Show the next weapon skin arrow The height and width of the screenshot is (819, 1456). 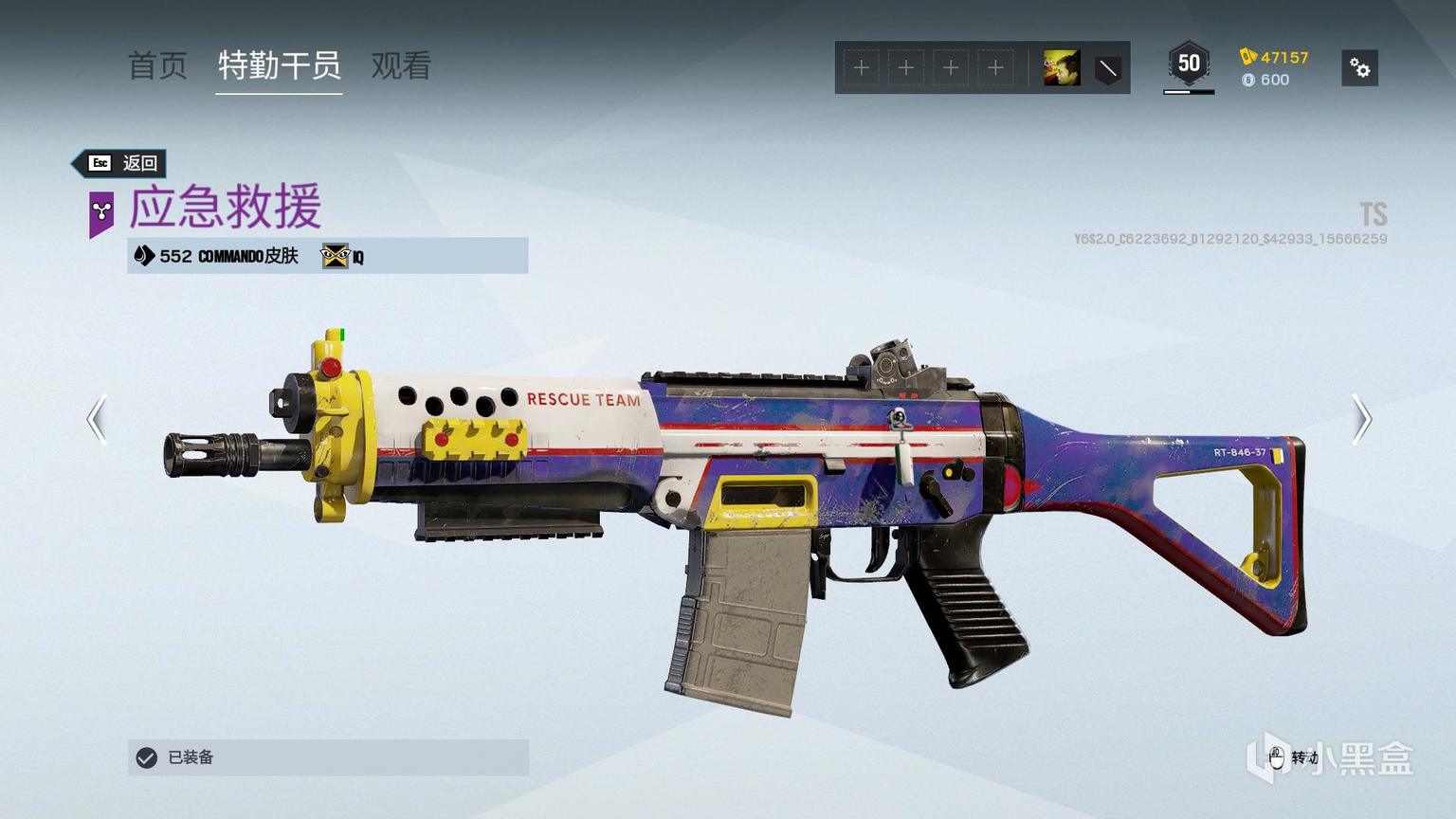[x=1360, y=419]
